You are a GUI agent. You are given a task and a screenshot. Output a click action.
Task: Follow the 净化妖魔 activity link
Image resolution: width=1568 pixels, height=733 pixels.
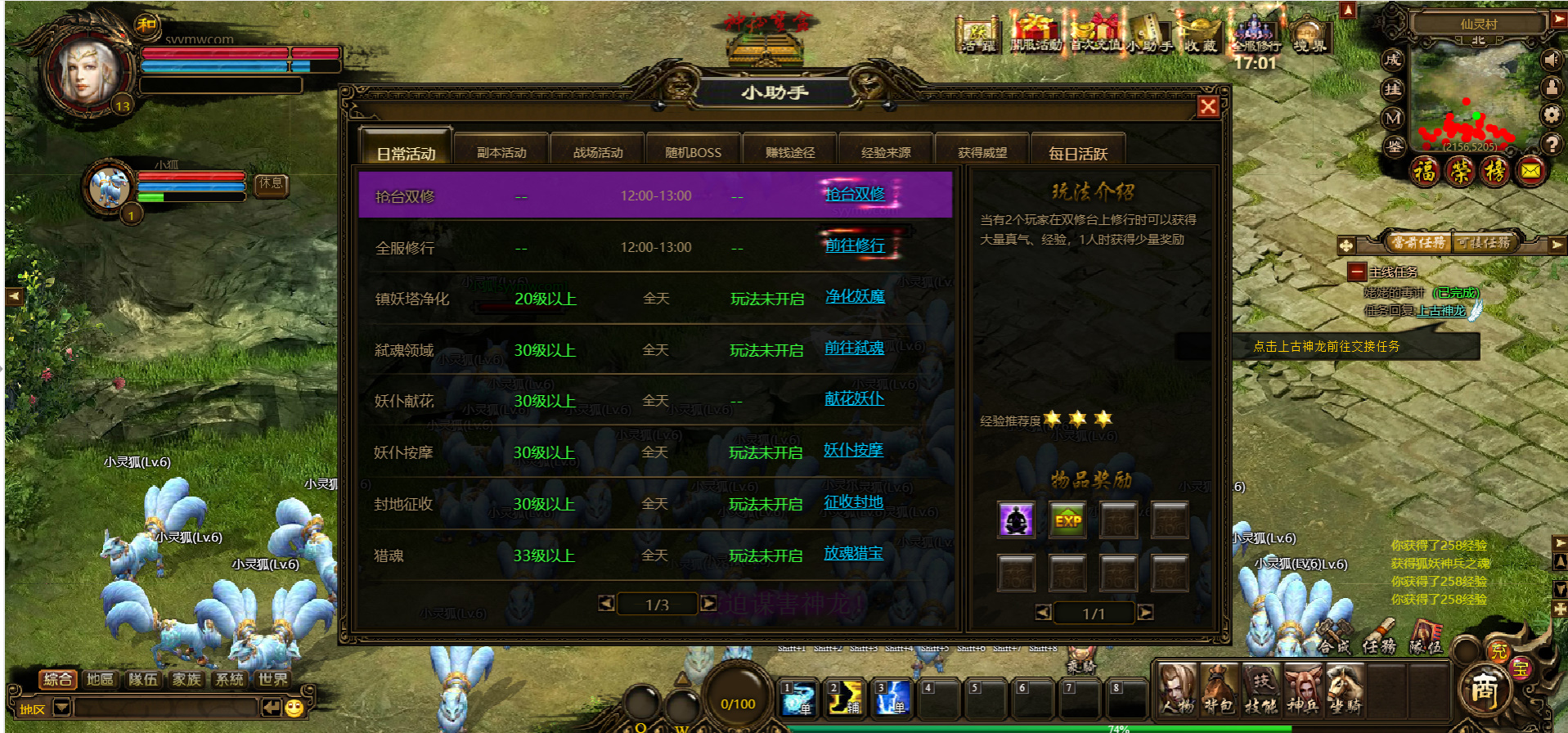855,296
